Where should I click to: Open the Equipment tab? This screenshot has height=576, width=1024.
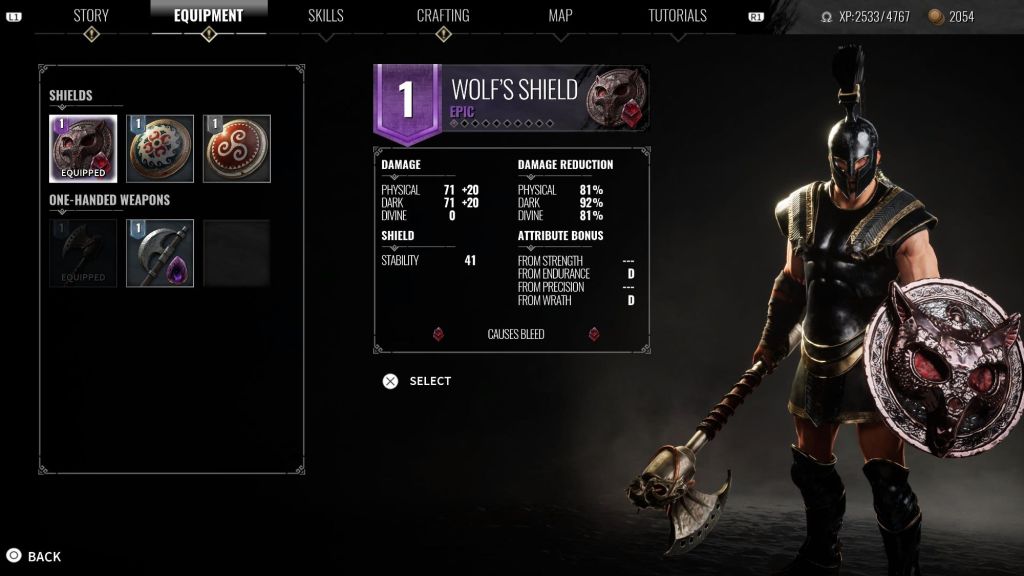[209, 16]
